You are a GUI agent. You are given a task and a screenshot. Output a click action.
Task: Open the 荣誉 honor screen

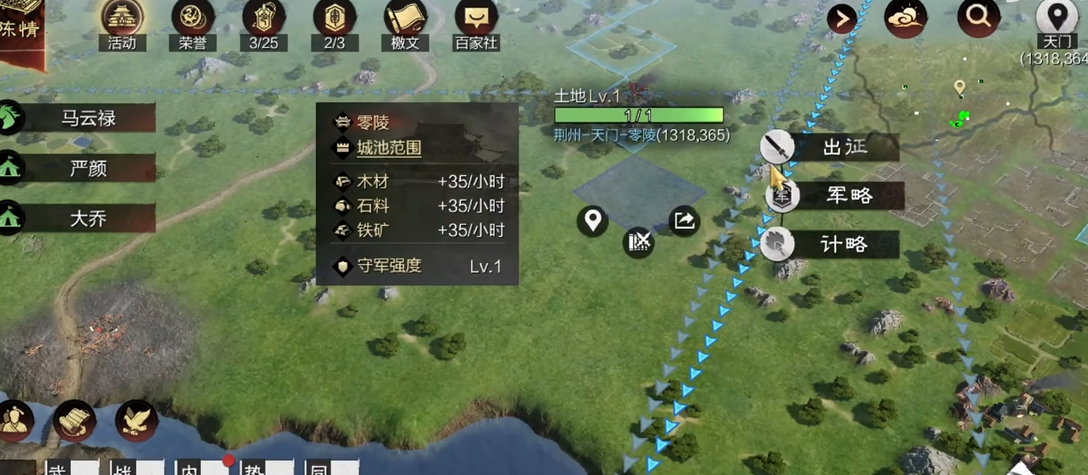pos(193,20)
